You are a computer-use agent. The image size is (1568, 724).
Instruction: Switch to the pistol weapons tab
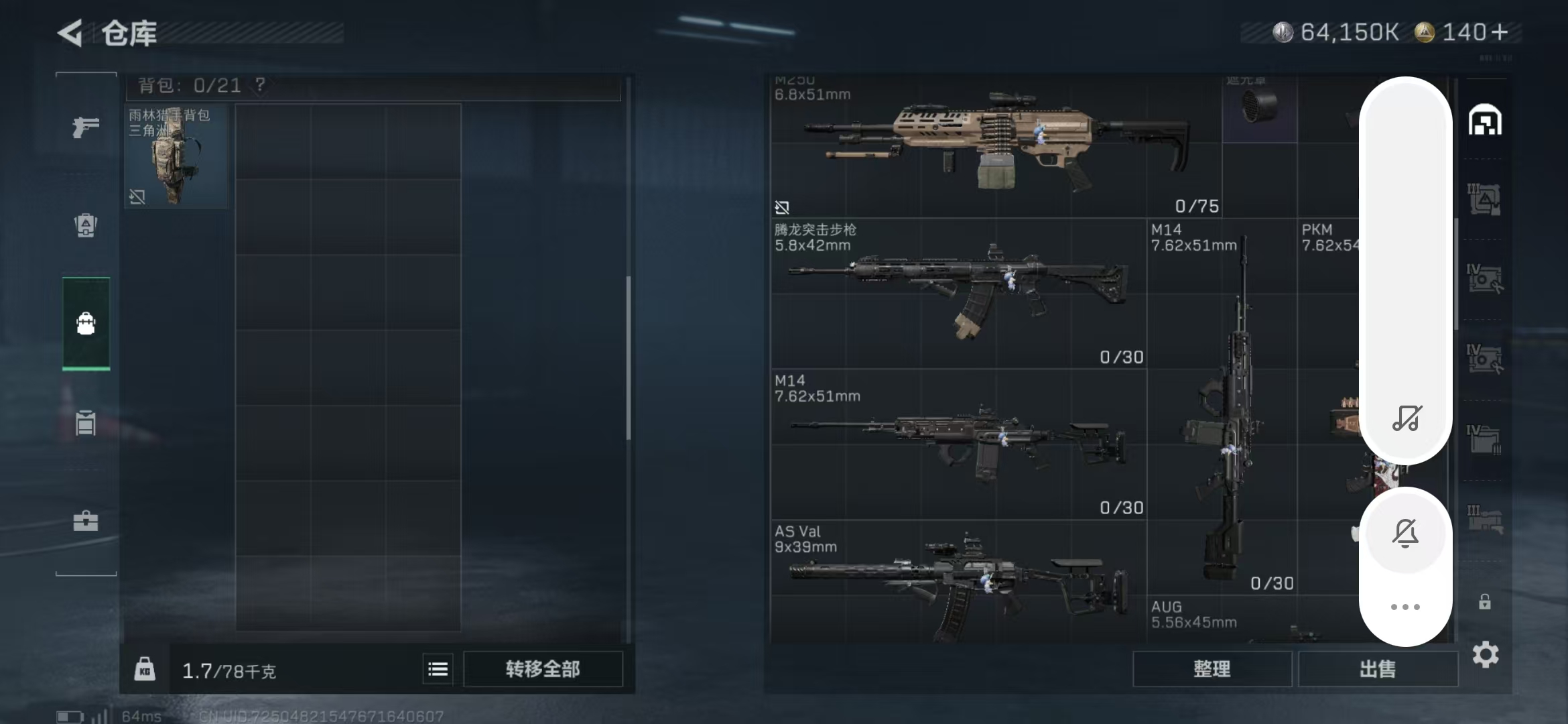coord(86,126)
